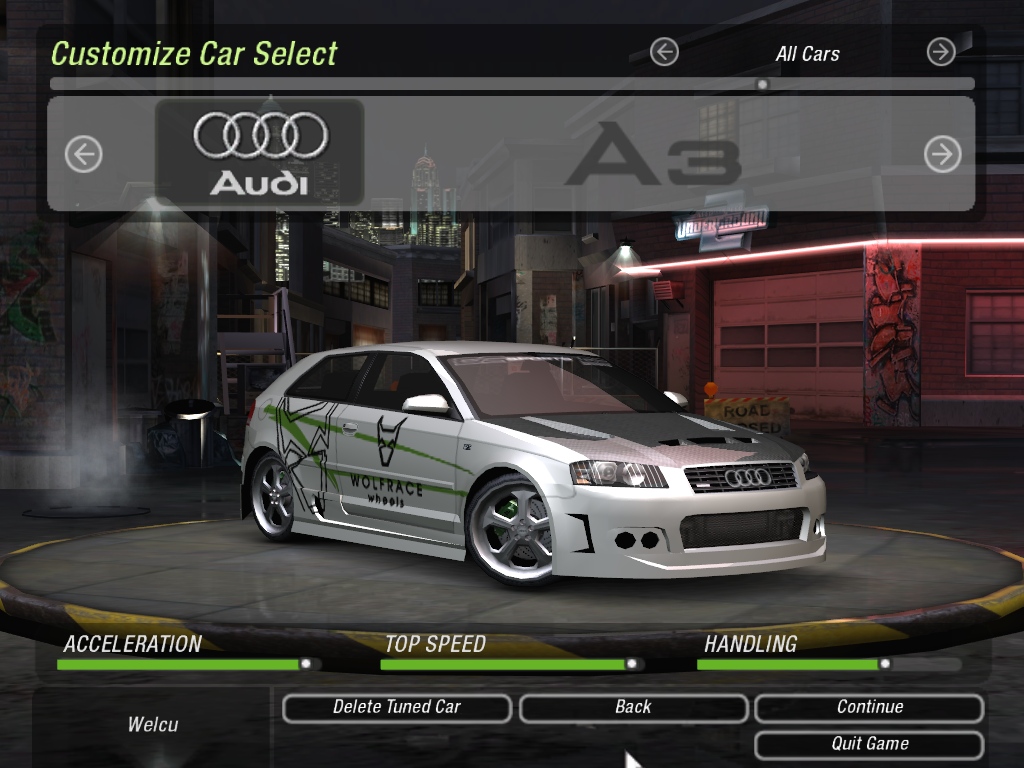Switch to previous category before All Cars

(664, 52)
